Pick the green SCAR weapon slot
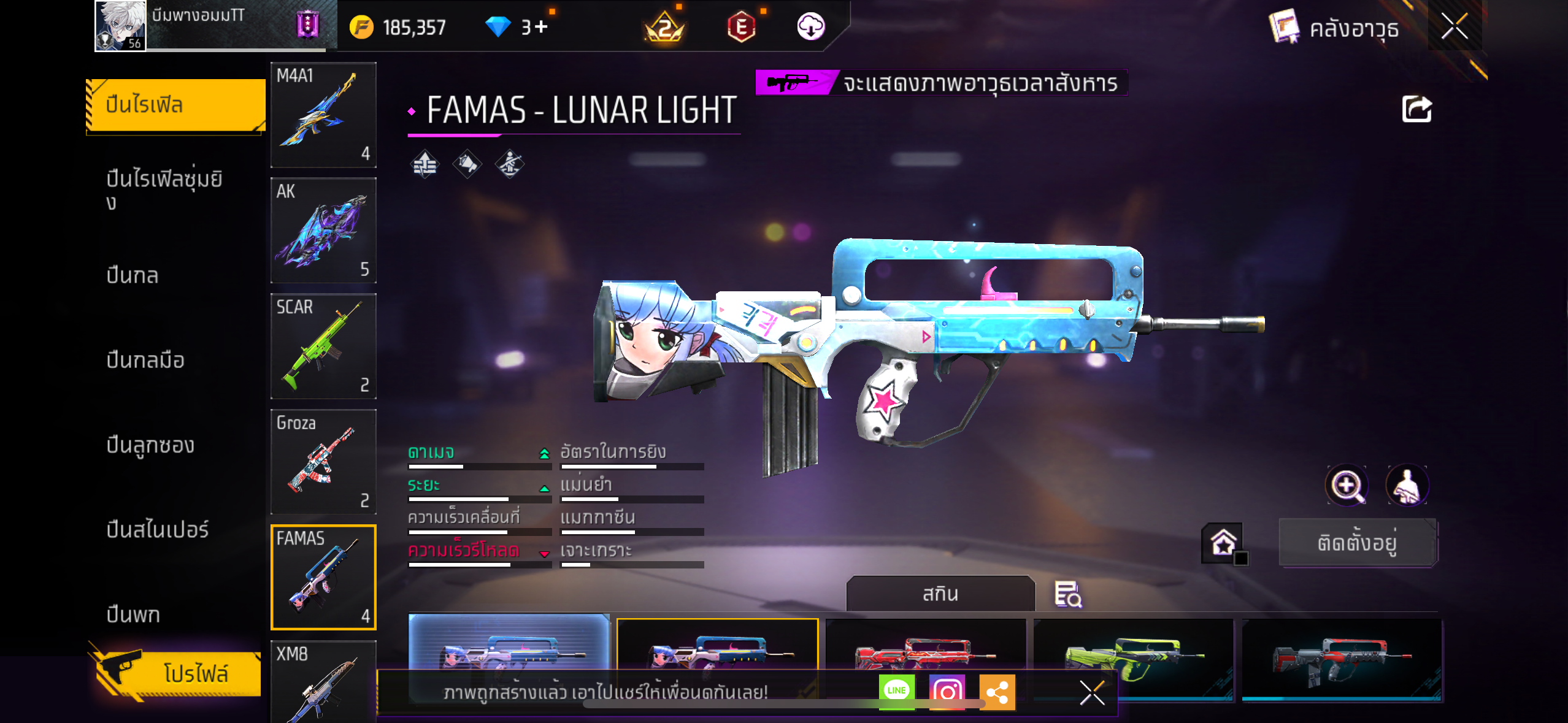This screenshot has width=1568, height=723. tap(323, 346)
